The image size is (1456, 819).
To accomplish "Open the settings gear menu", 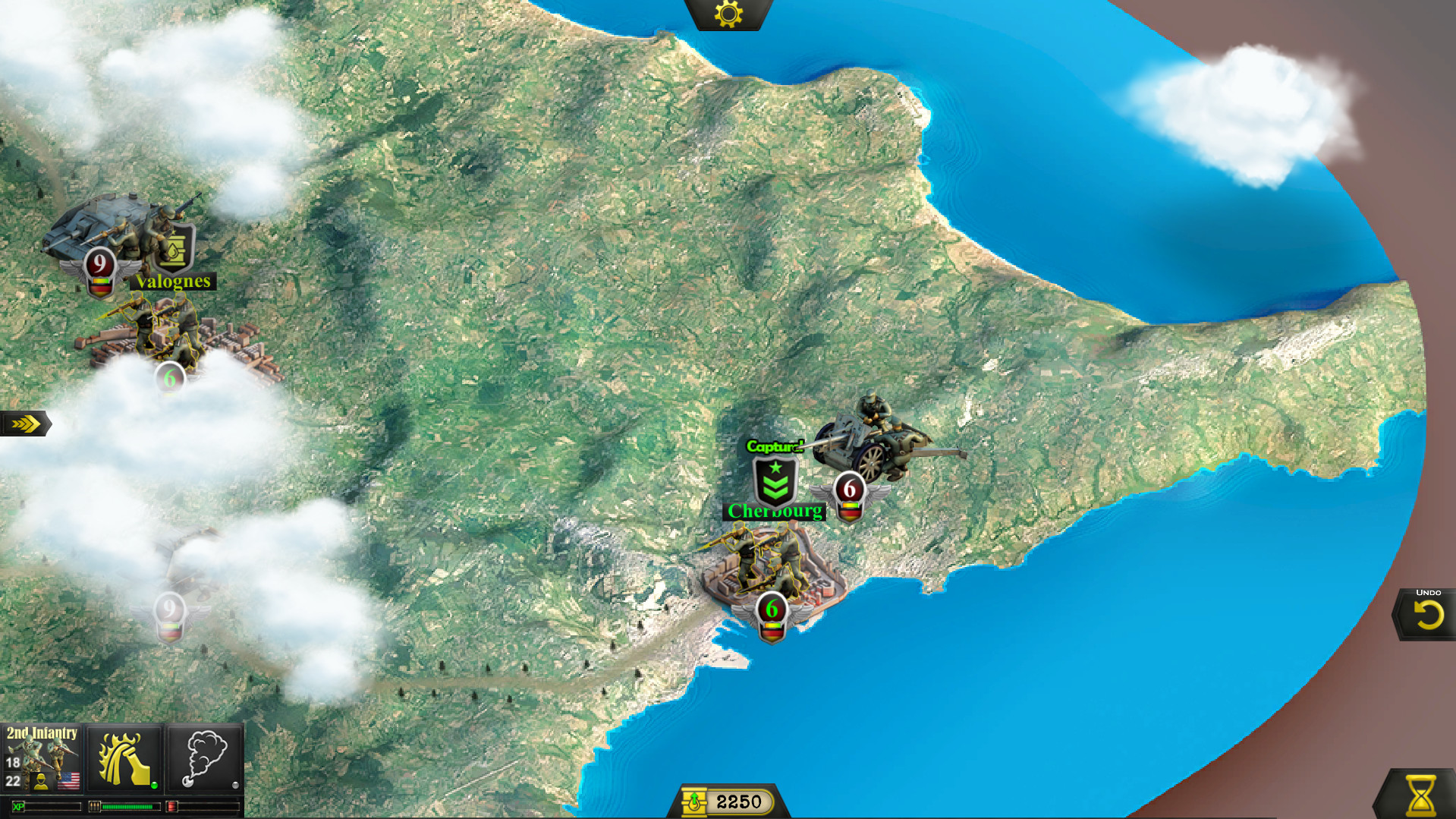I will (x=727, y=13).
